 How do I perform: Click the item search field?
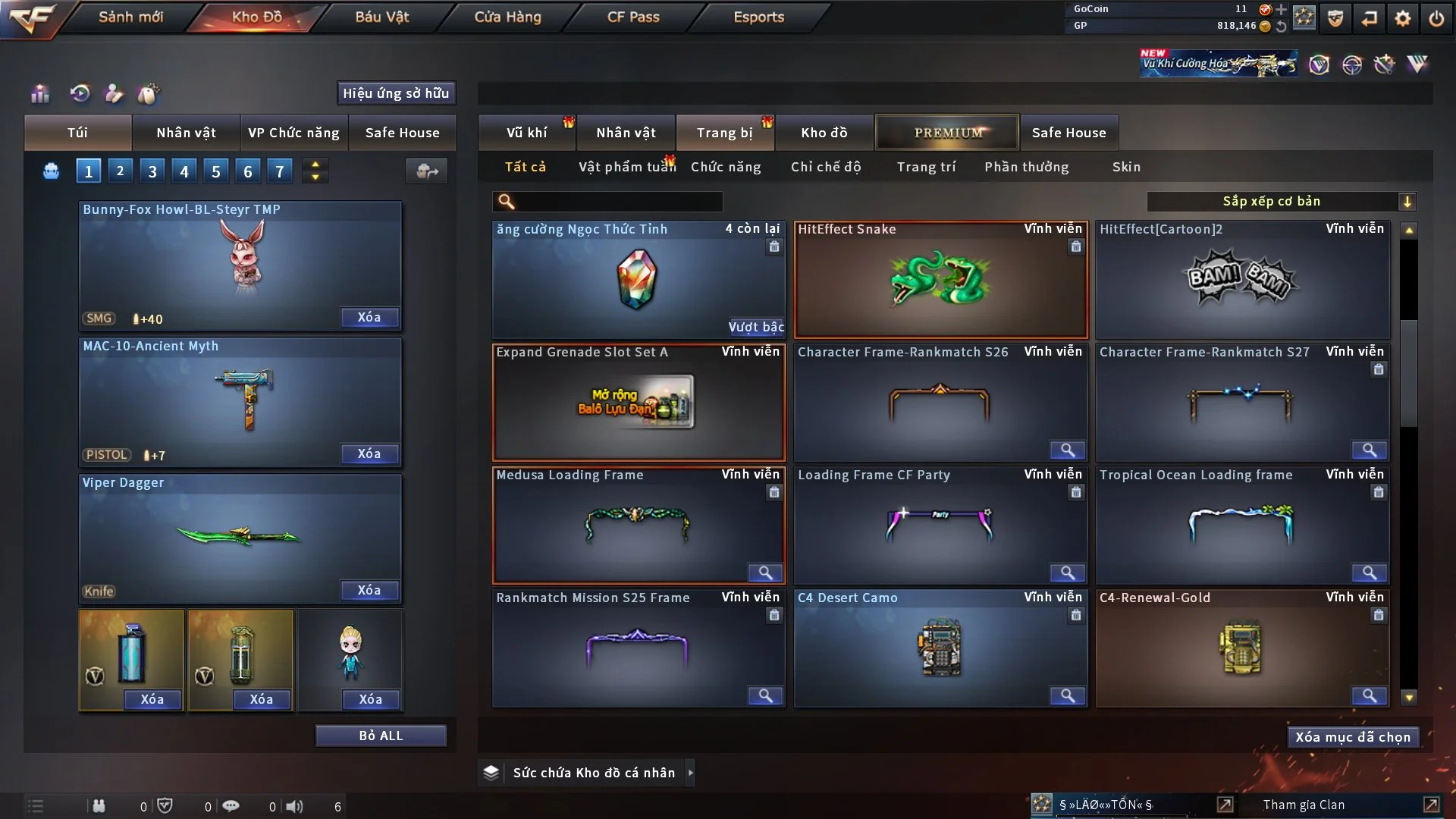(618, 202)
